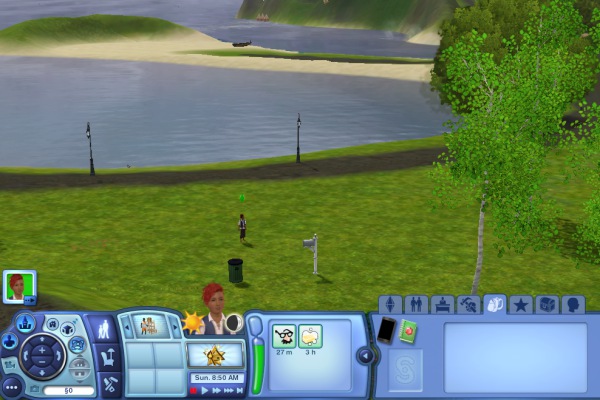Screen dimensions: 600x400
Task: Collapse the panel with the left-arrow button
Action: click(x=365, y=355)
